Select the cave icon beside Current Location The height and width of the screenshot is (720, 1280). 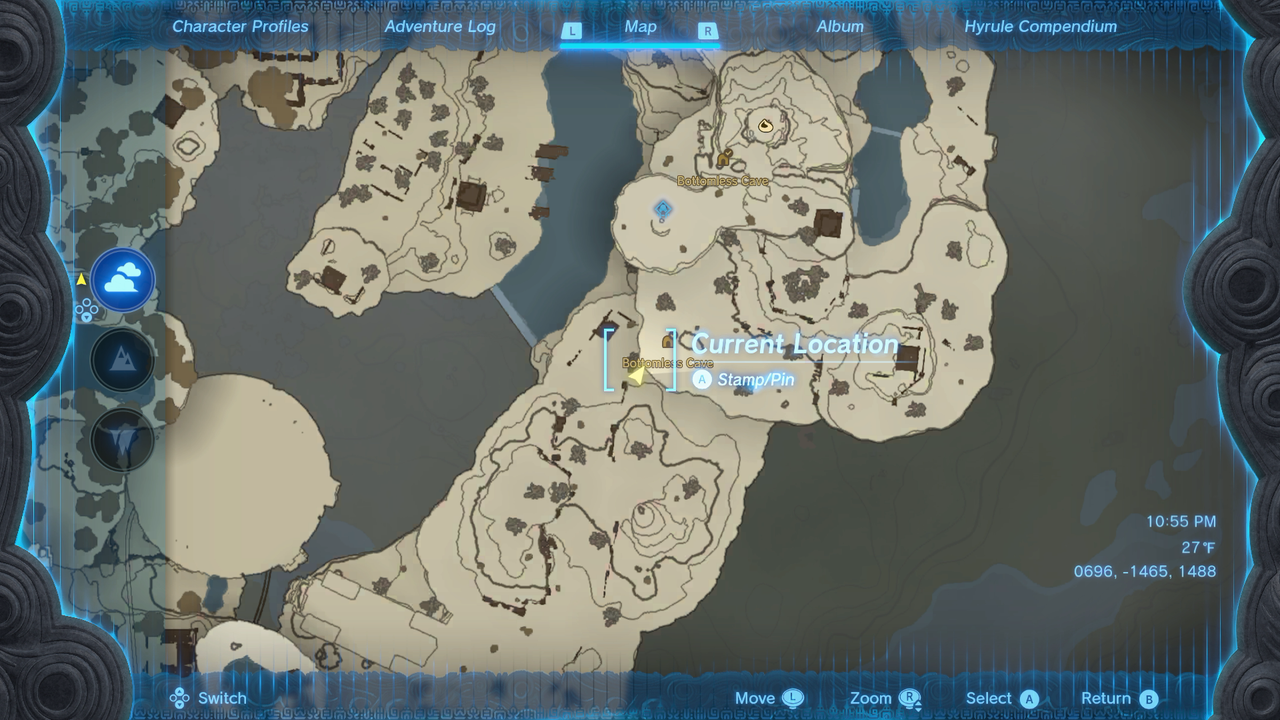(667, 342)
